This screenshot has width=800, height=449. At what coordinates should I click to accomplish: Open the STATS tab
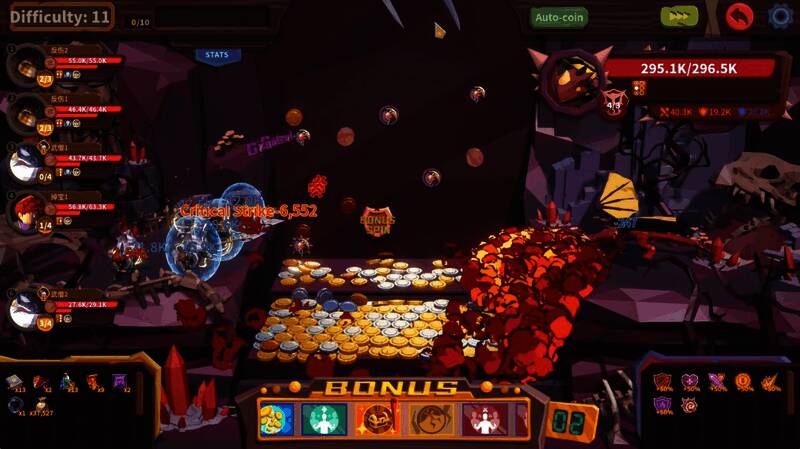[x=216, y=55]
